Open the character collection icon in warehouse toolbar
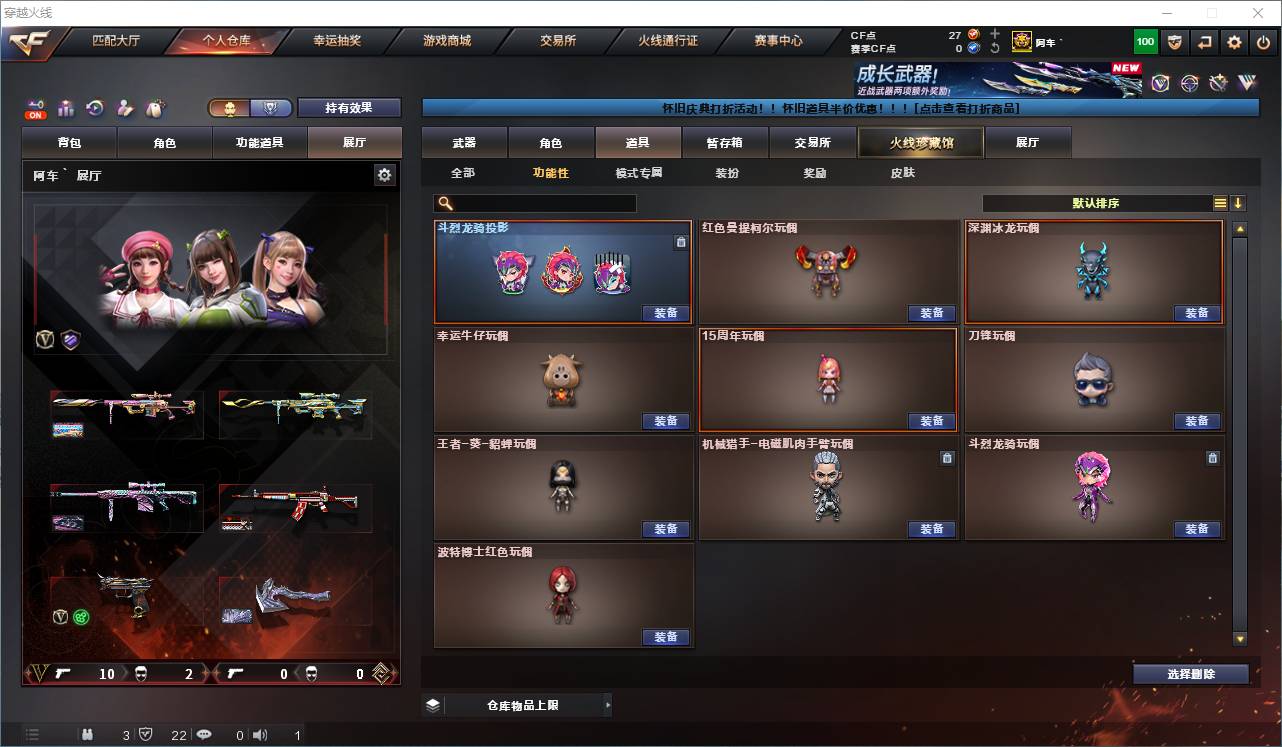Screen dimensions: 1282x747 pos(124,107)
